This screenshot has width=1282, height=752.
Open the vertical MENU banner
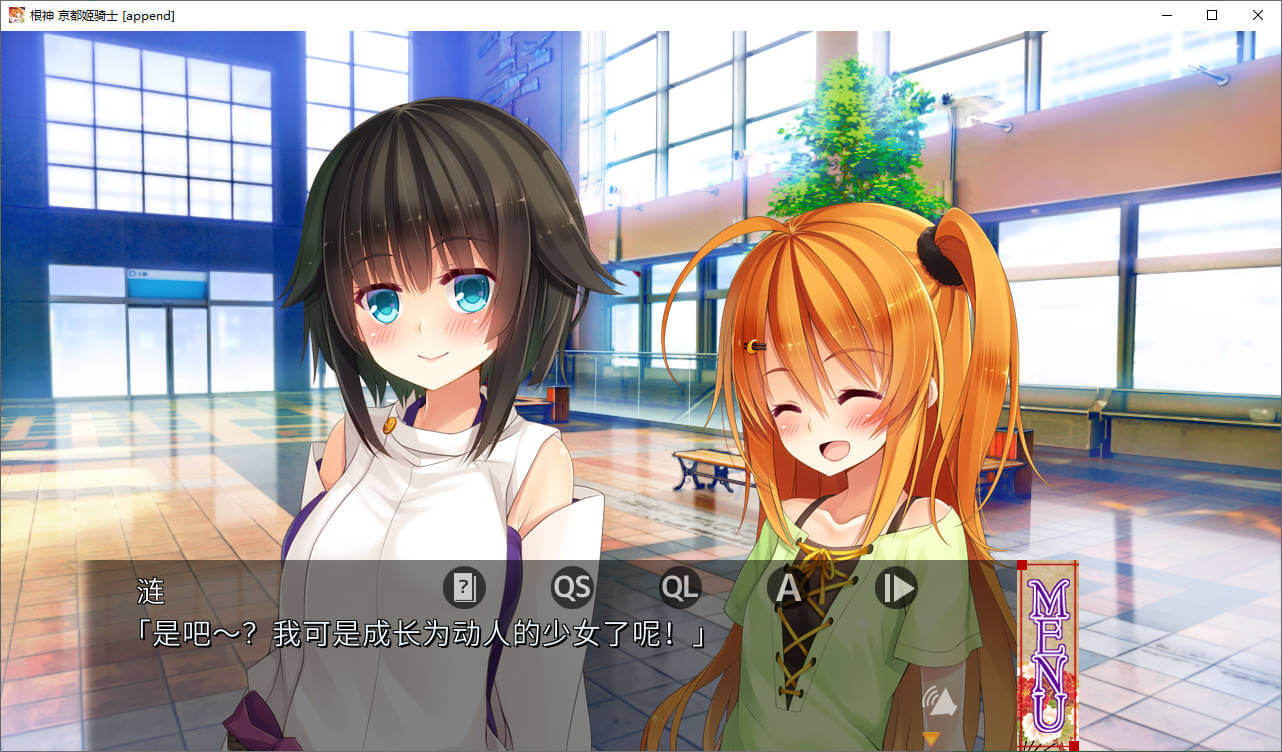tap(1048, 655)
